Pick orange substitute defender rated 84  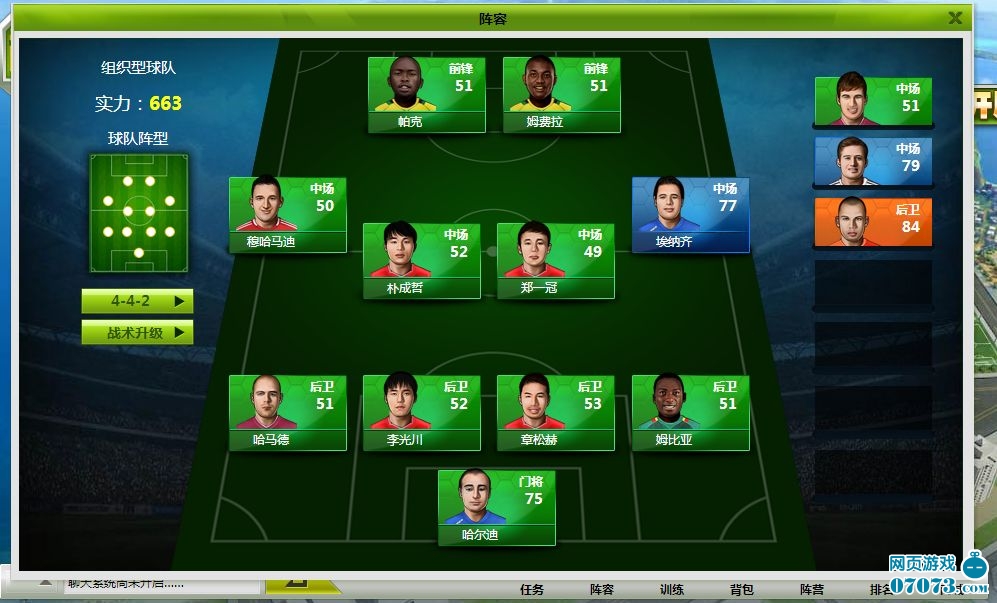[873, 222]
